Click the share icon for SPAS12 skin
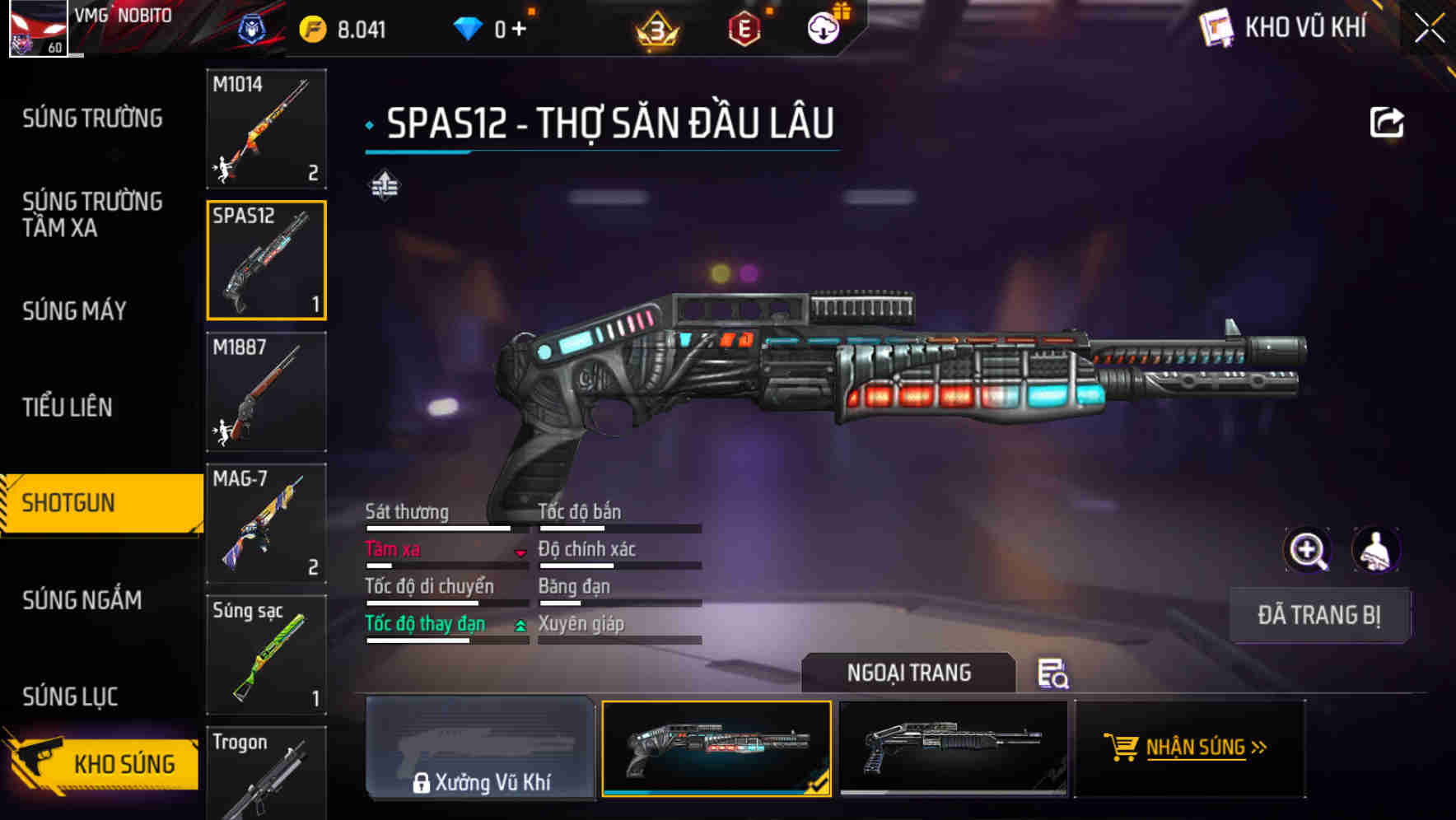 (1387, 121)
